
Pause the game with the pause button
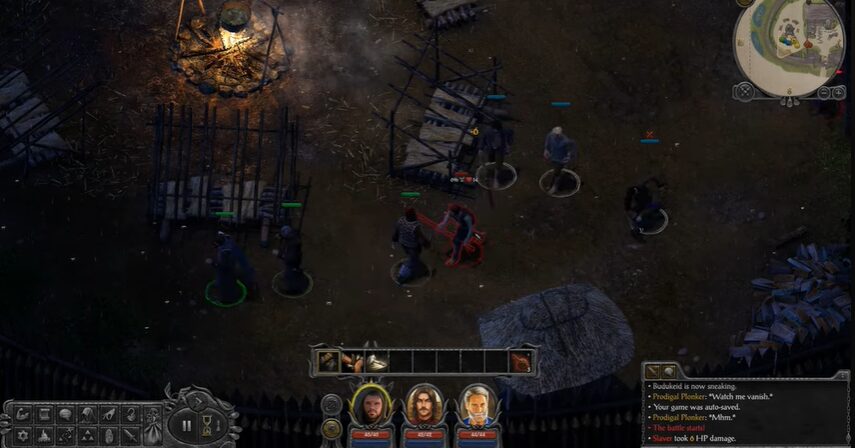coord(187,425)
